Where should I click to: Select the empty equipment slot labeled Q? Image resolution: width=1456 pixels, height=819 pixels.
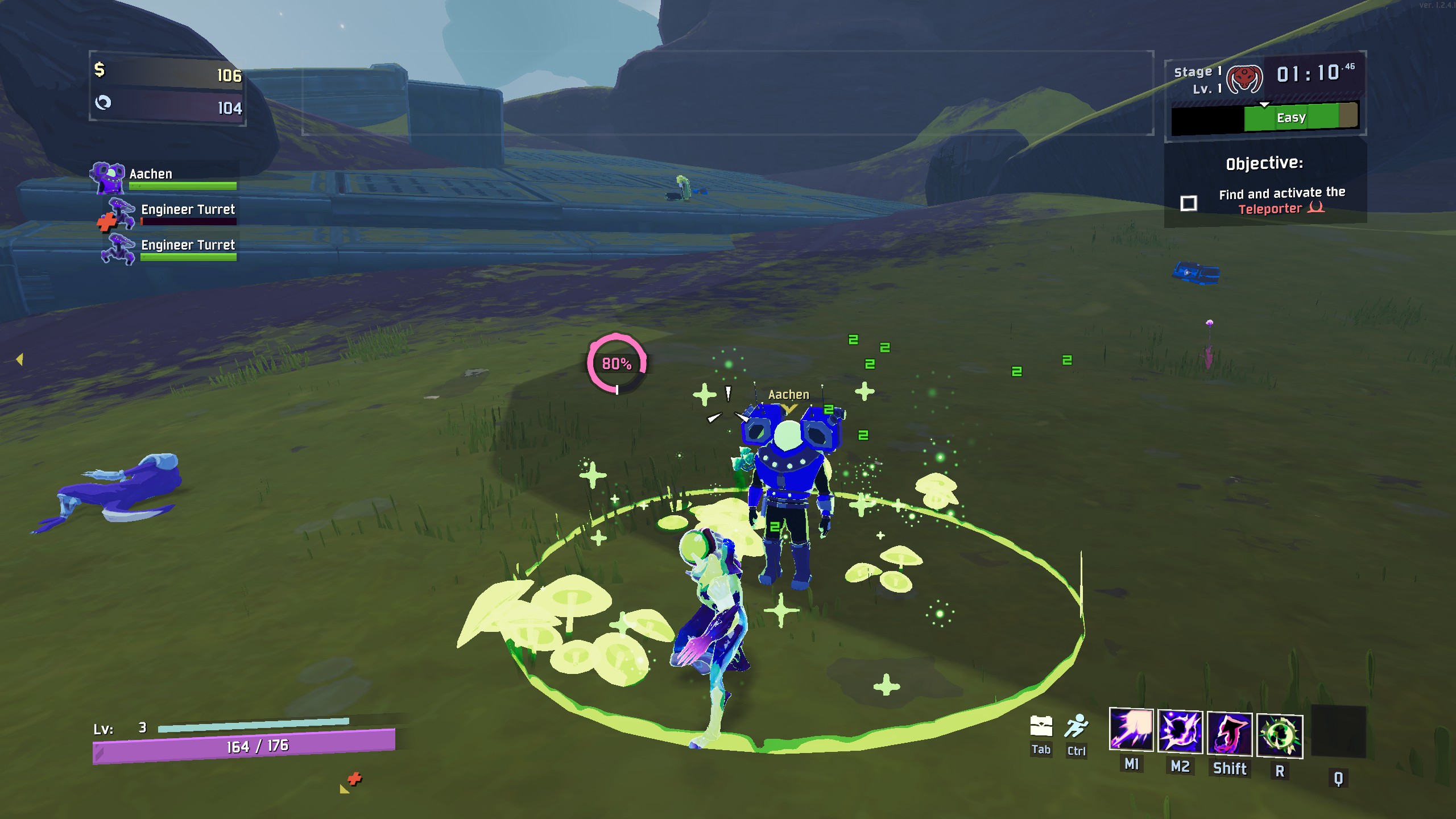coord(1338,733)
